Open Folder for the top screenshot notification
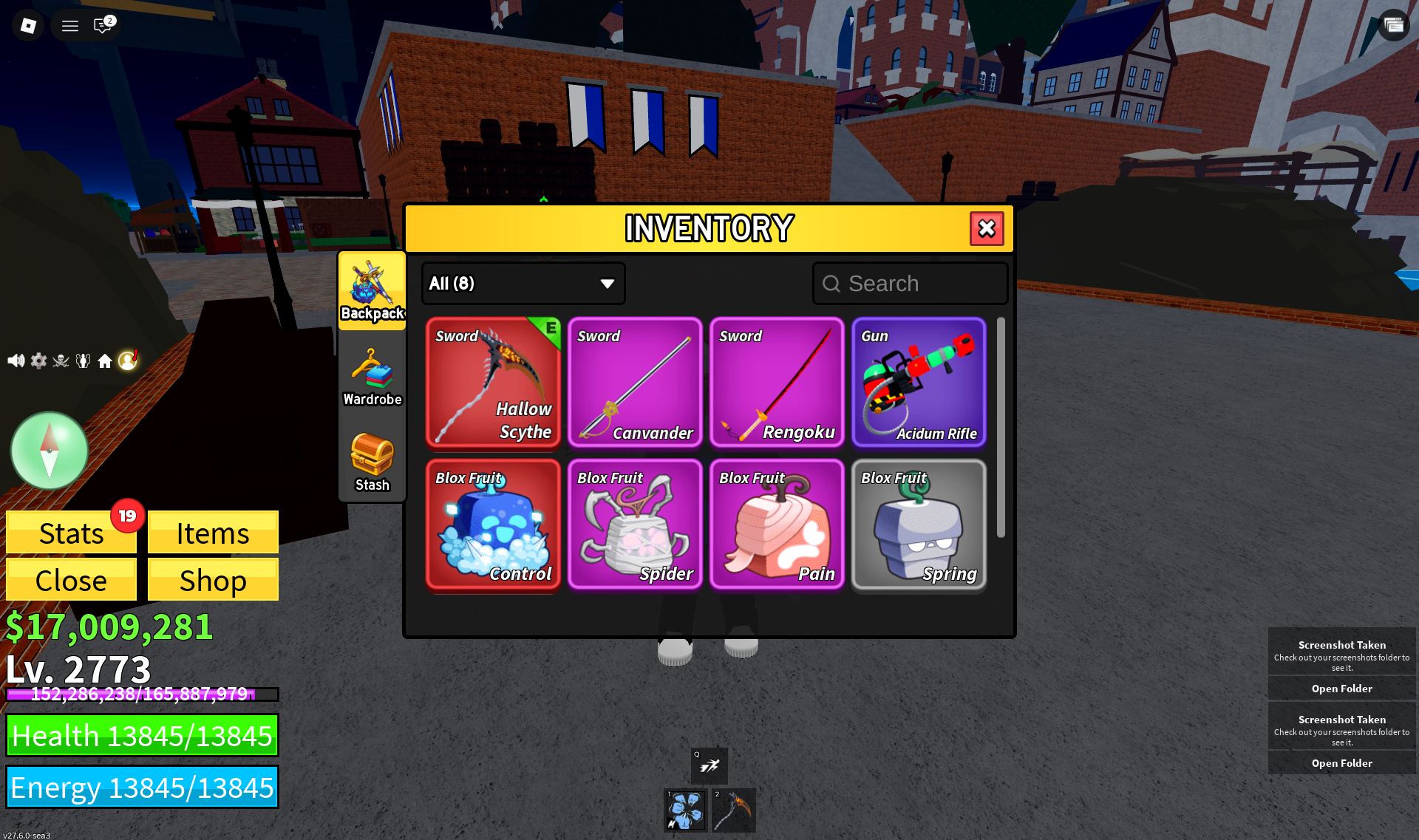The image size is (1419, 840). pyautogui.click(x=1341, y=689)
